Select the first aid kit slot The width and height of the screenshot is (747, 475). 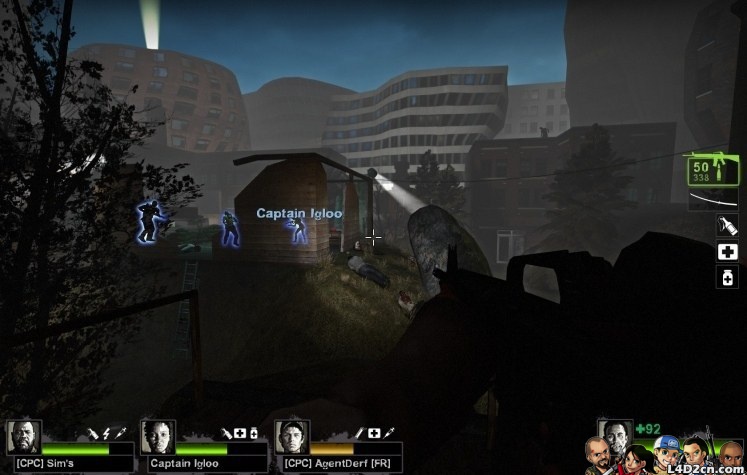(727, 252)
